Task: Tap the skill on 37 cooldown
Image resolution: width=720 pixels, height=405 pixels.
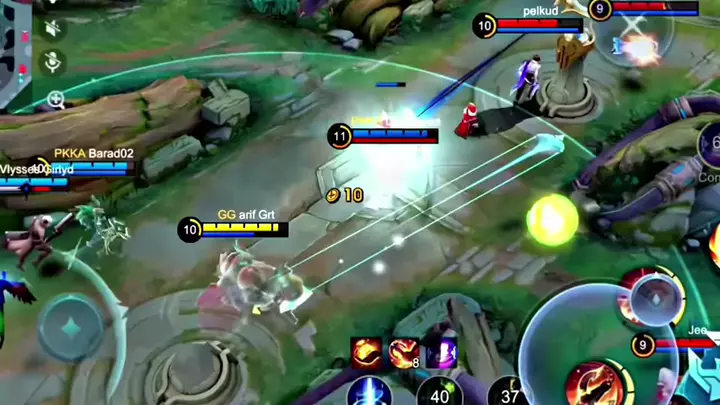Action: 509,391
